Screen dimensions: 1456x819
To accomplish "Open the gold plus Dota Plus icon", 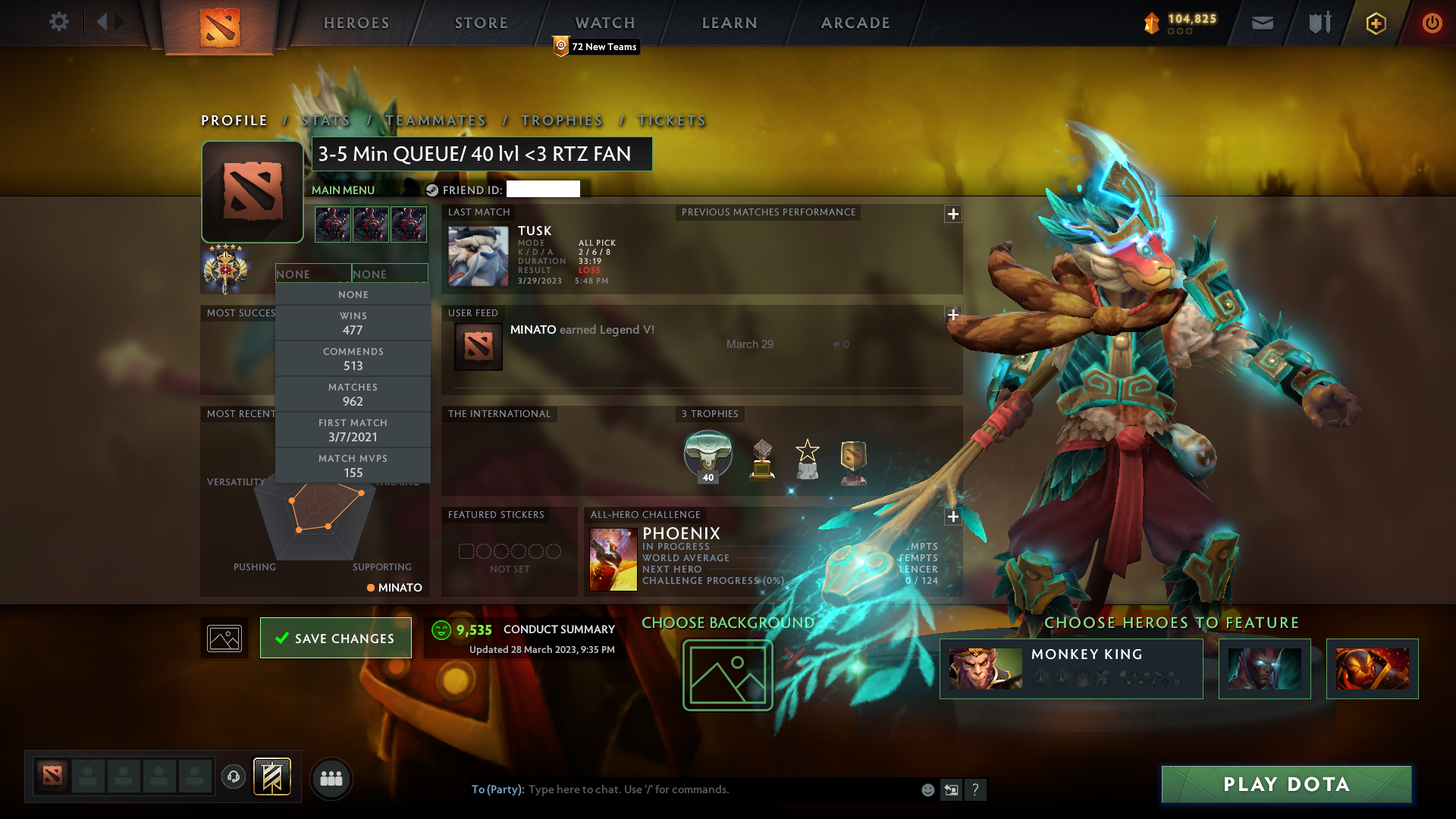I will [x=1375, y=23].
